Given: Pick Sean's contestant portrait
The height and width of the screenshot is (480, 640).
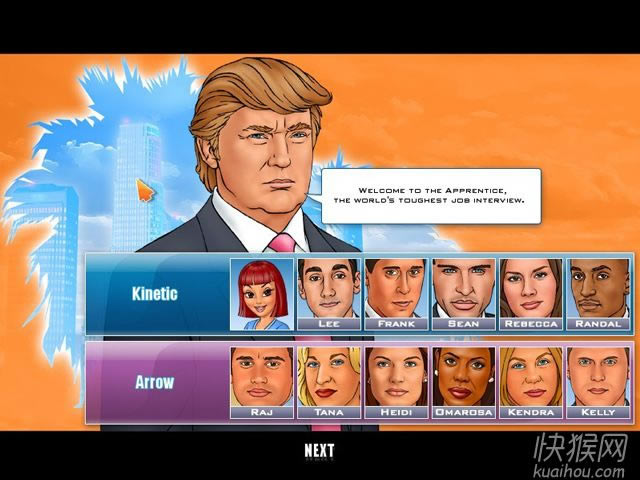Looking at the screenshot, I should click(x=463, y=294).
